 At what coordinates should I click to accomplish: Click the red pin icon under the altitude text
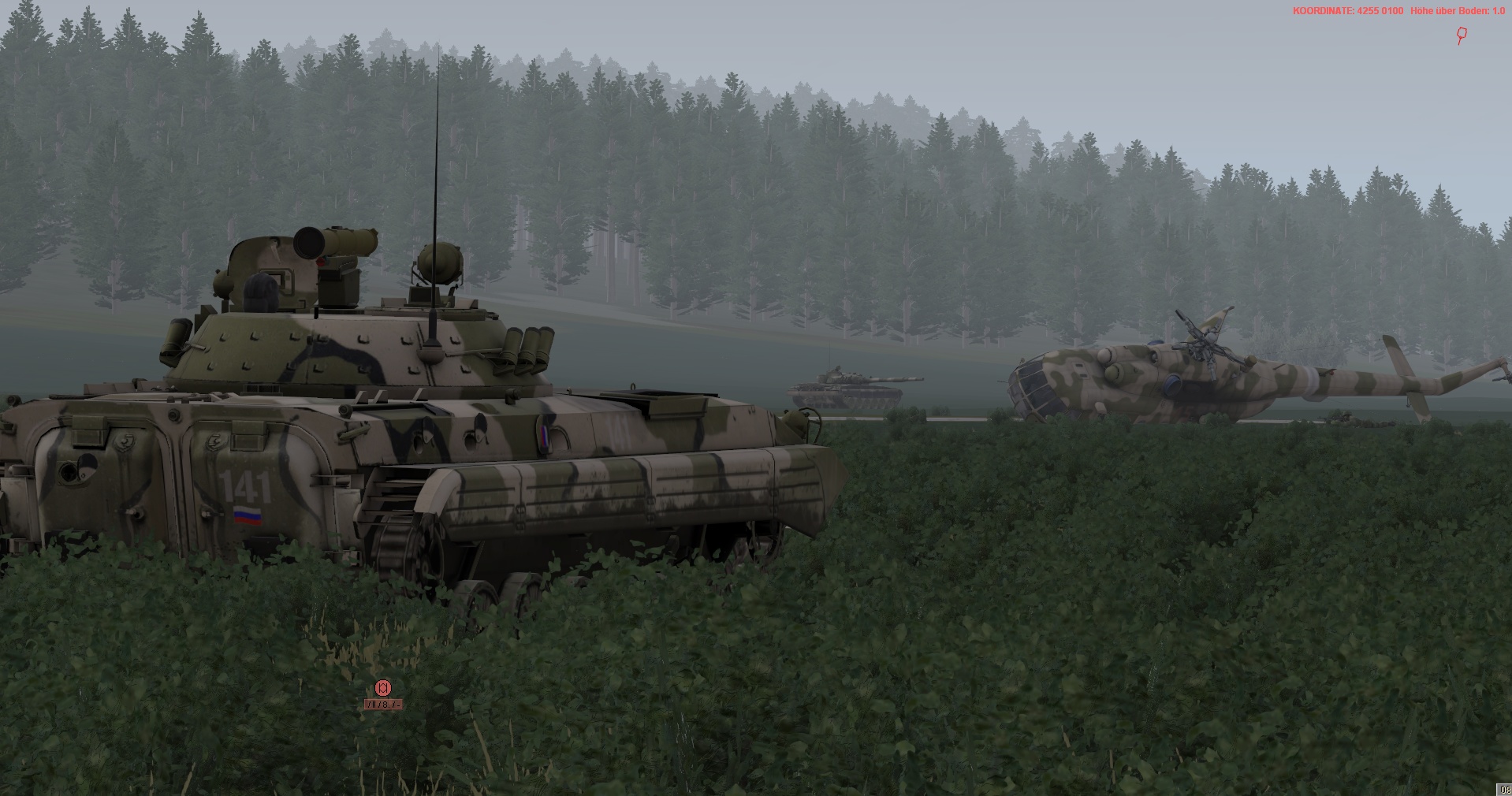[x=1462, y=35]
